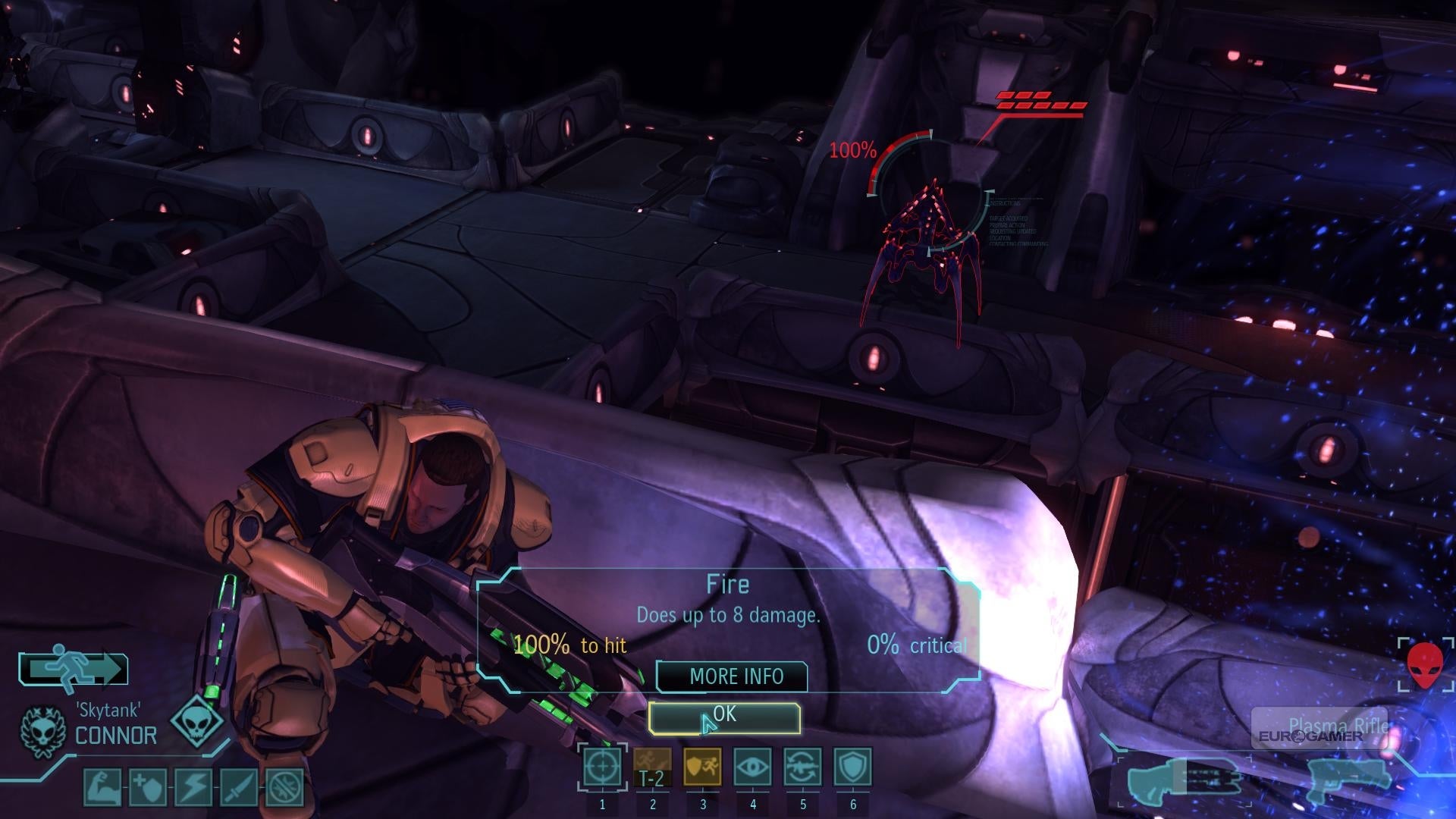
Task: Confirm the shot with the OK button
Action: (x=724, y=717)
